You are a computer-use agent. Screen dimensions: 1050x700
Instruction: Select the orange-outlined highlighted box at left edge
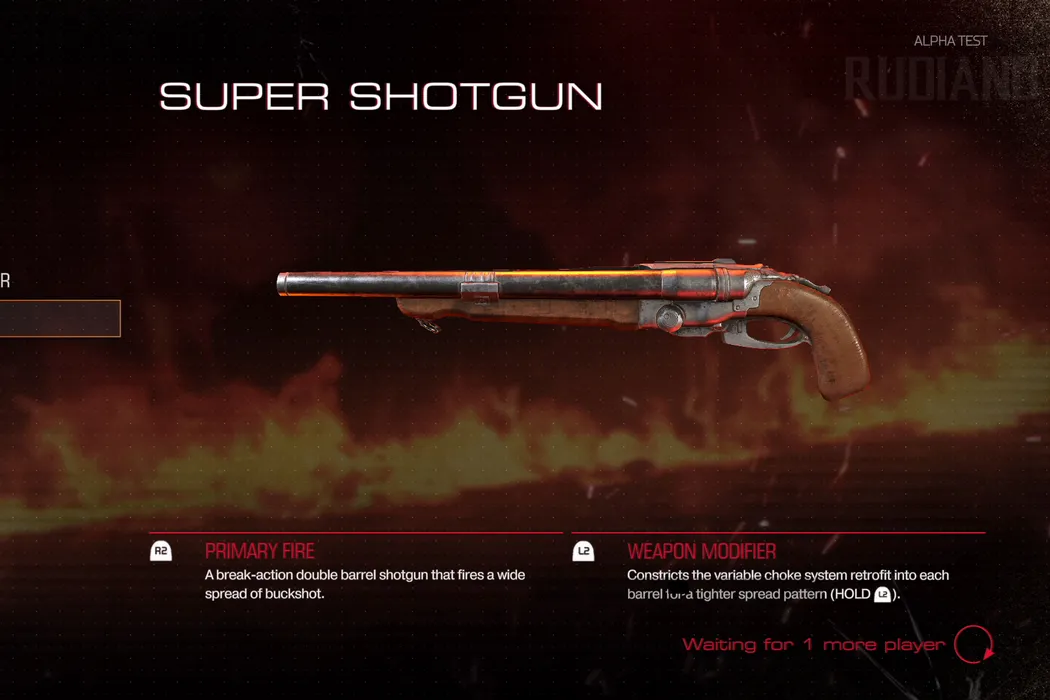click(58, 318)
